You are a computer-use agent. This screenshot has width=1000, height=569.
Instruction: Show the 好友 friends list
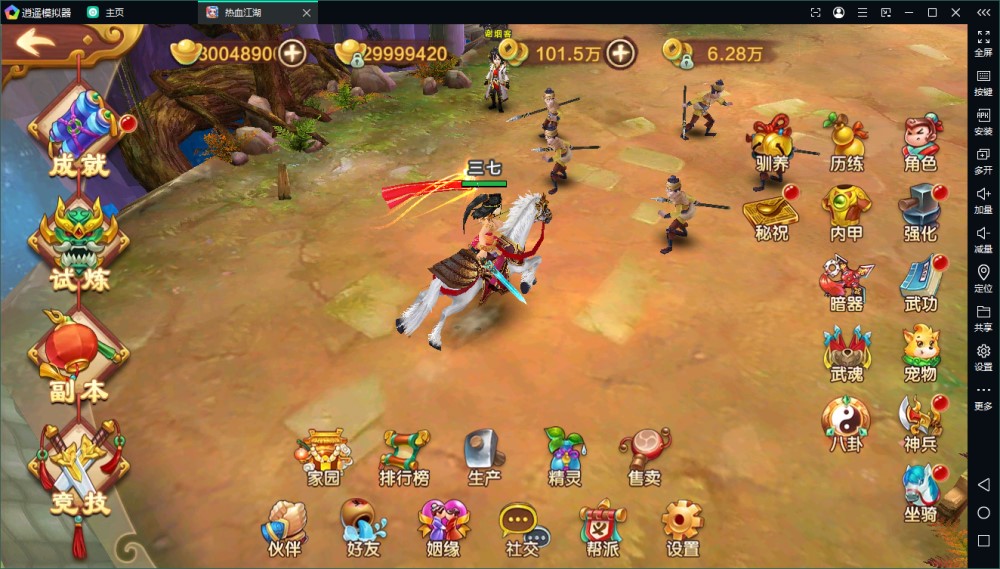362,527
